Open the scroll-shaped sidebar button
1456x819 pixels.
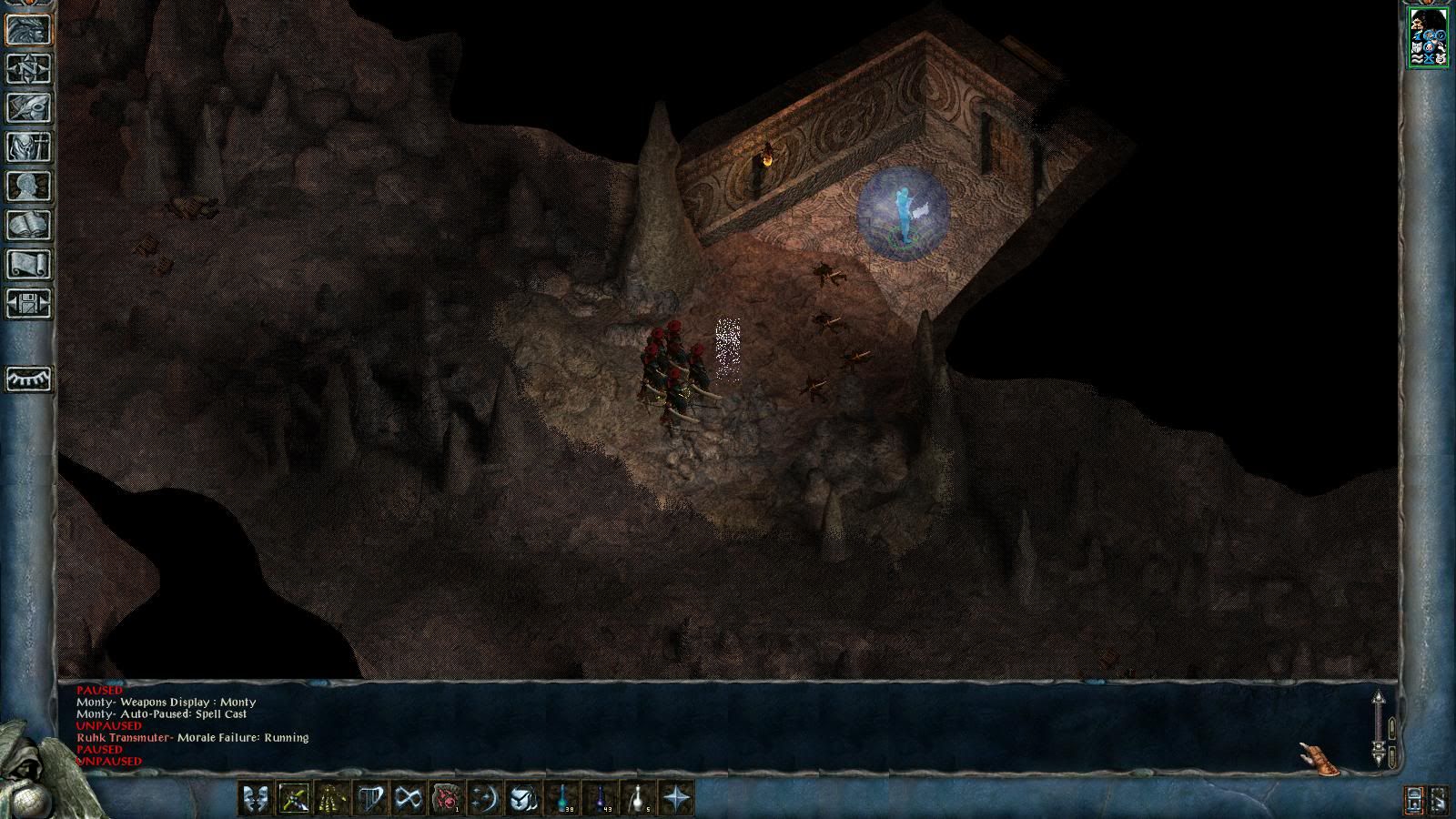tap(28, 265)
